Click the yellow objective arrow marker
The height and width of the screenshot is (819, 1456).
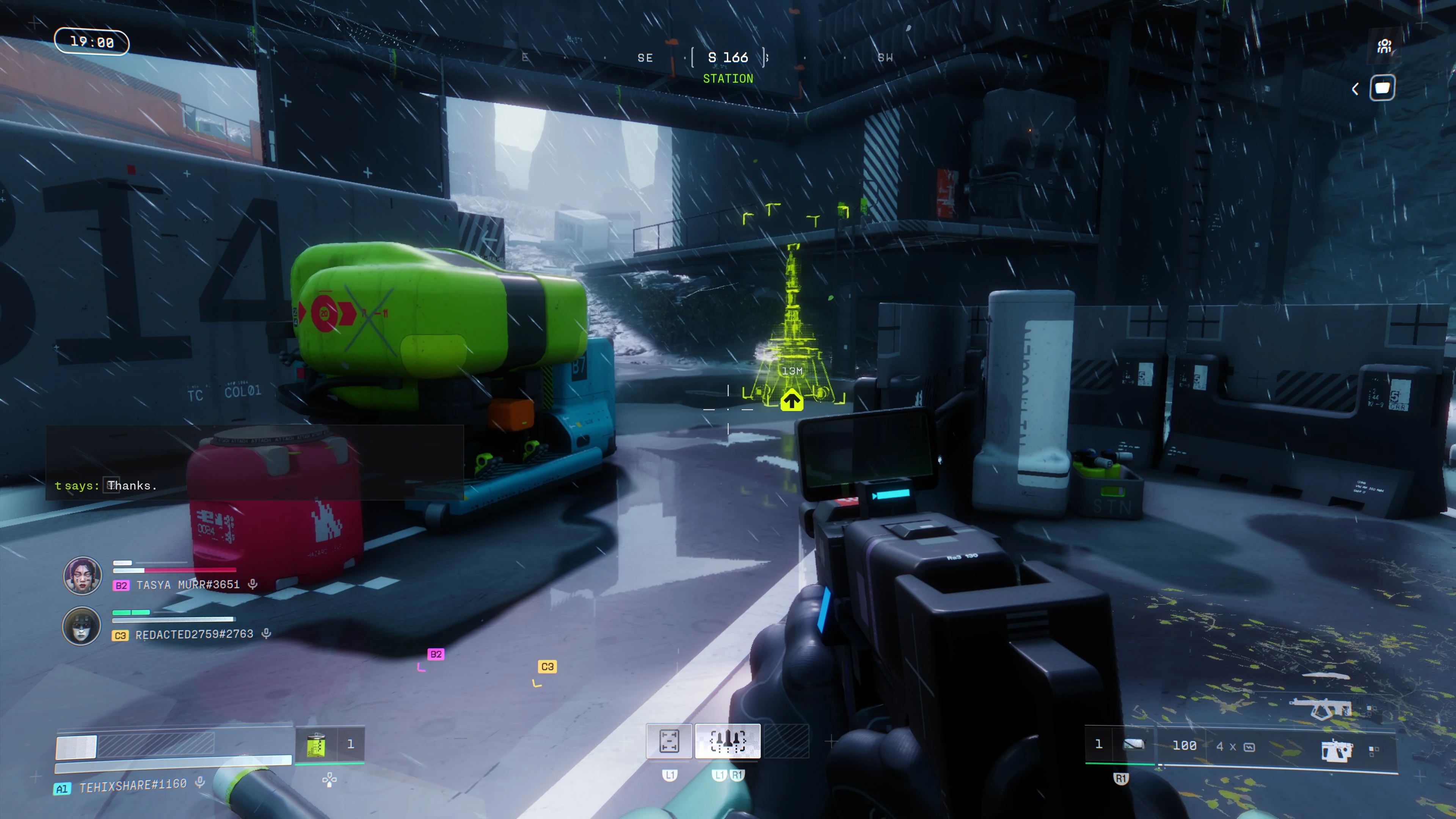click(x=792, y=401)
